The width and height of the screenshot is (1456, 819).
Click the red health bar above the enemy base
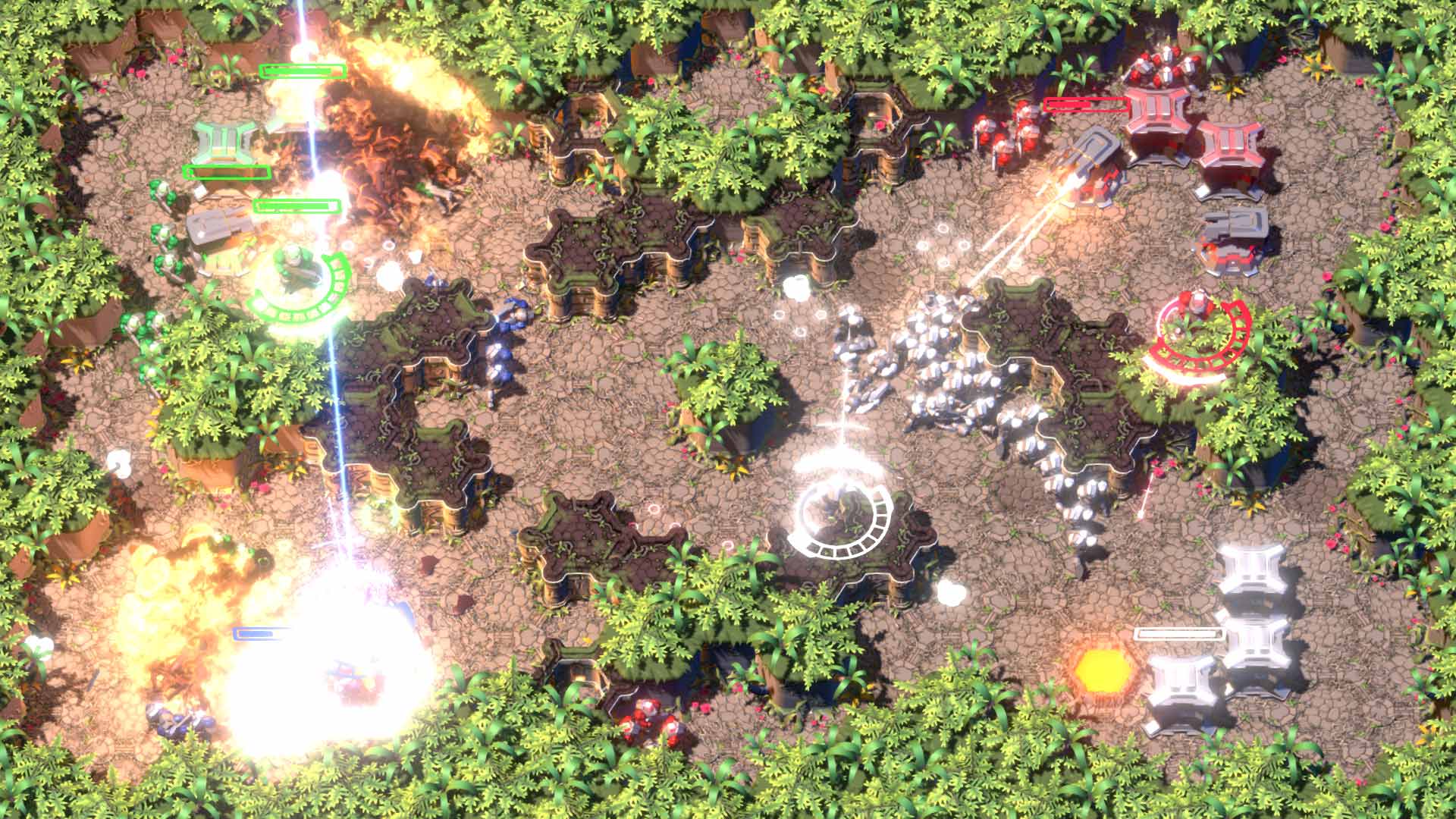pyautogui.click(x=1084, y=104)
